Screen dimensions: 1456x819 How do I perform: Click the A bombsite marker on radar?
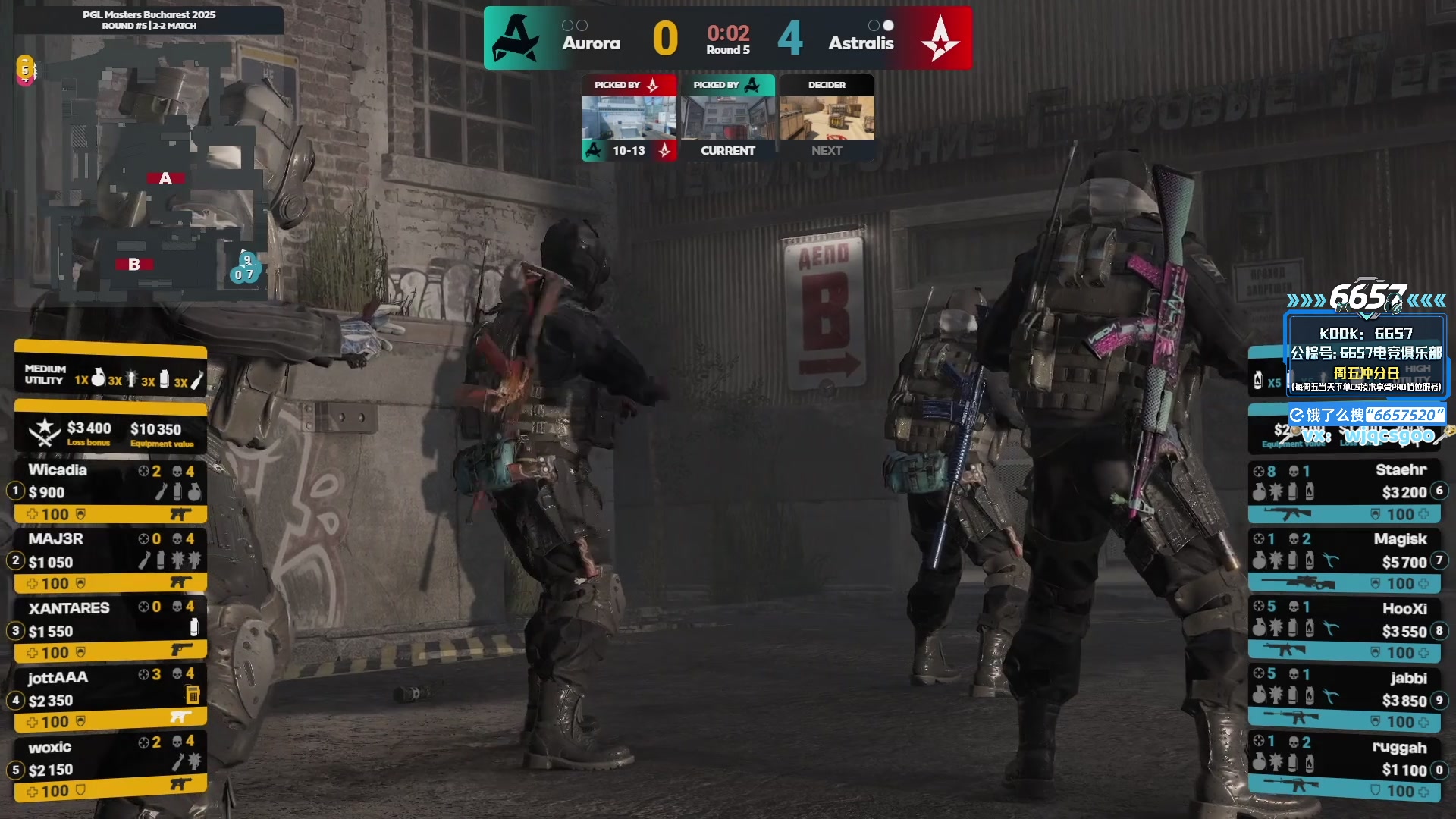click(x=165, y=178)
